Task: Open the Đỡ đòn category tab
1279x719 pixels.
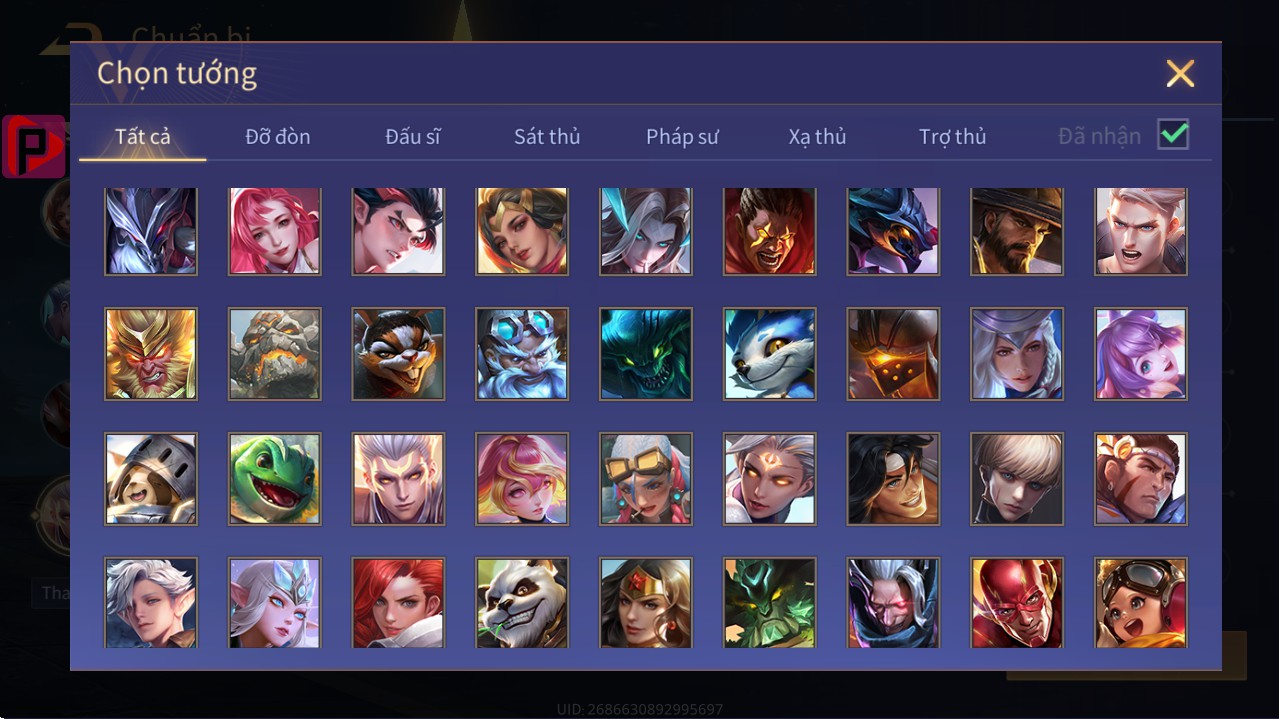Action: pyautogui.click(x=278, y=136)
